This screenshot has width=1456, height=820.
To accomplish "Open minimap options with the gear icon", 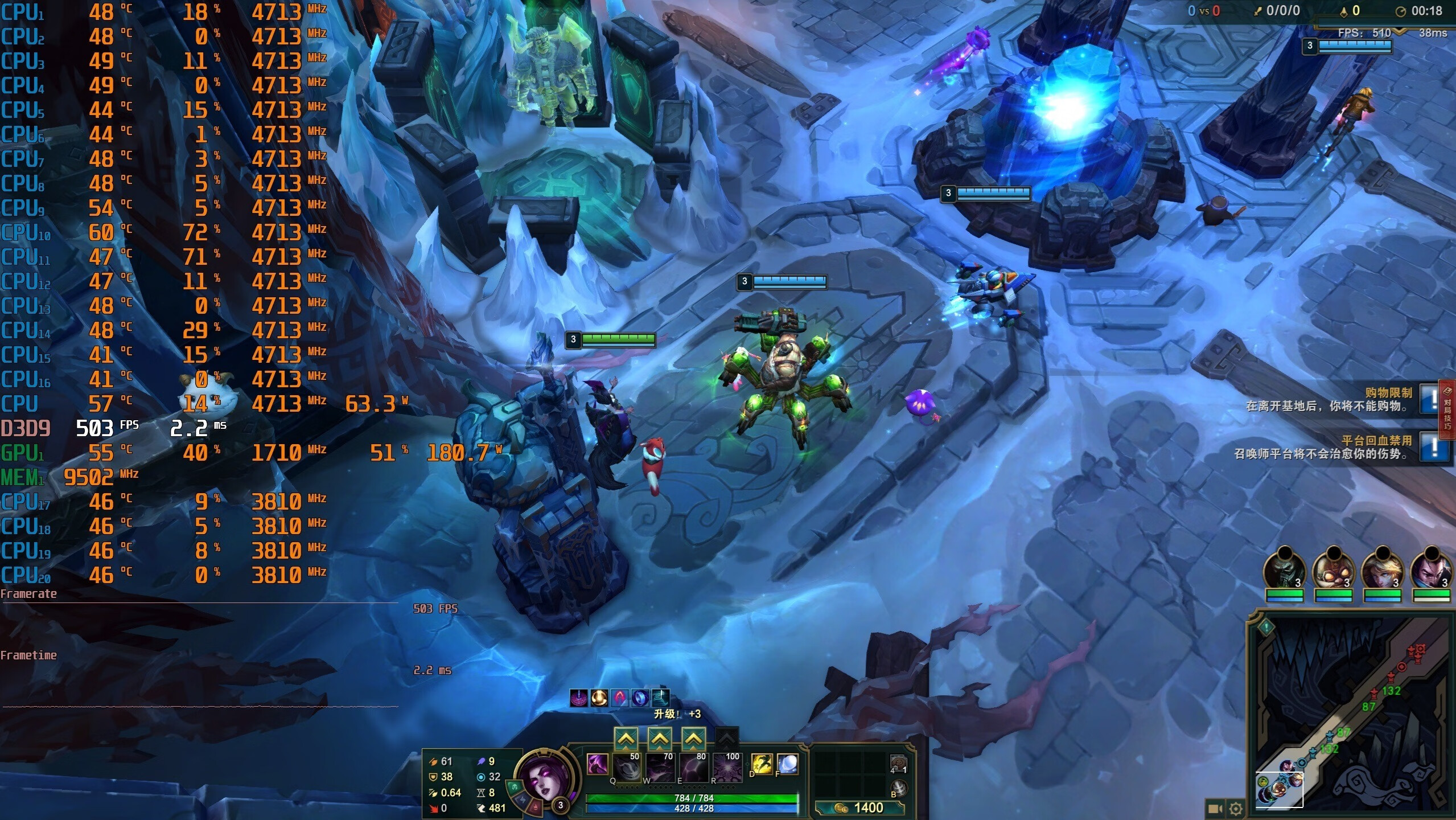I will pyautogui.click(x=1236, y=809).
